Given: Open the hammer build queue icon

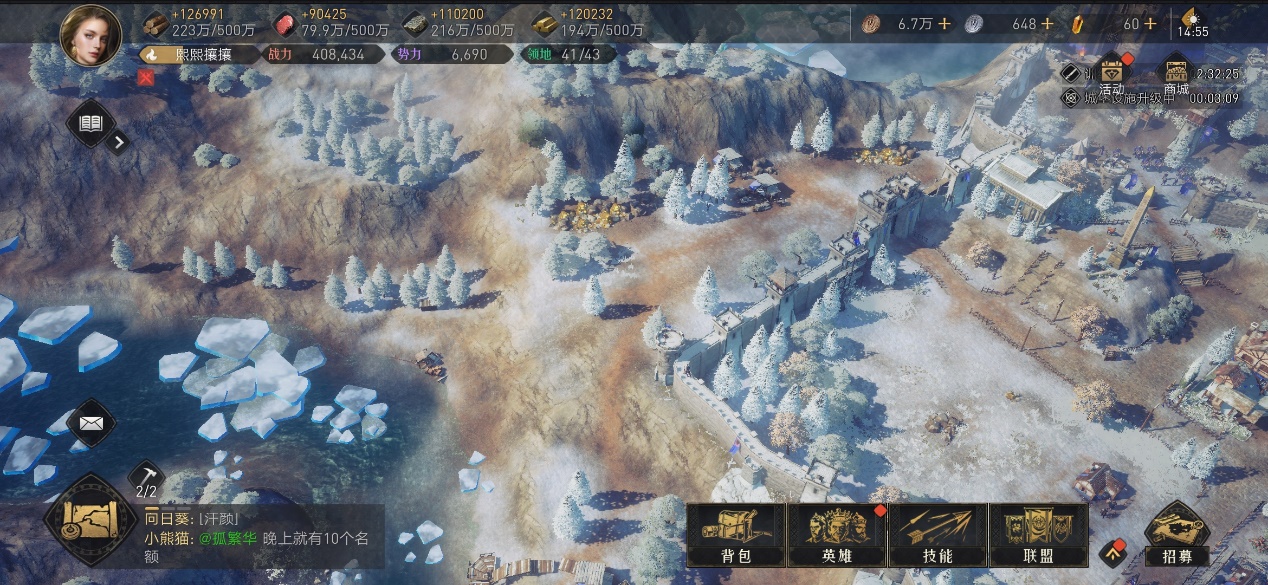Looking at the screenshot, I should click(x=146, y=475).
